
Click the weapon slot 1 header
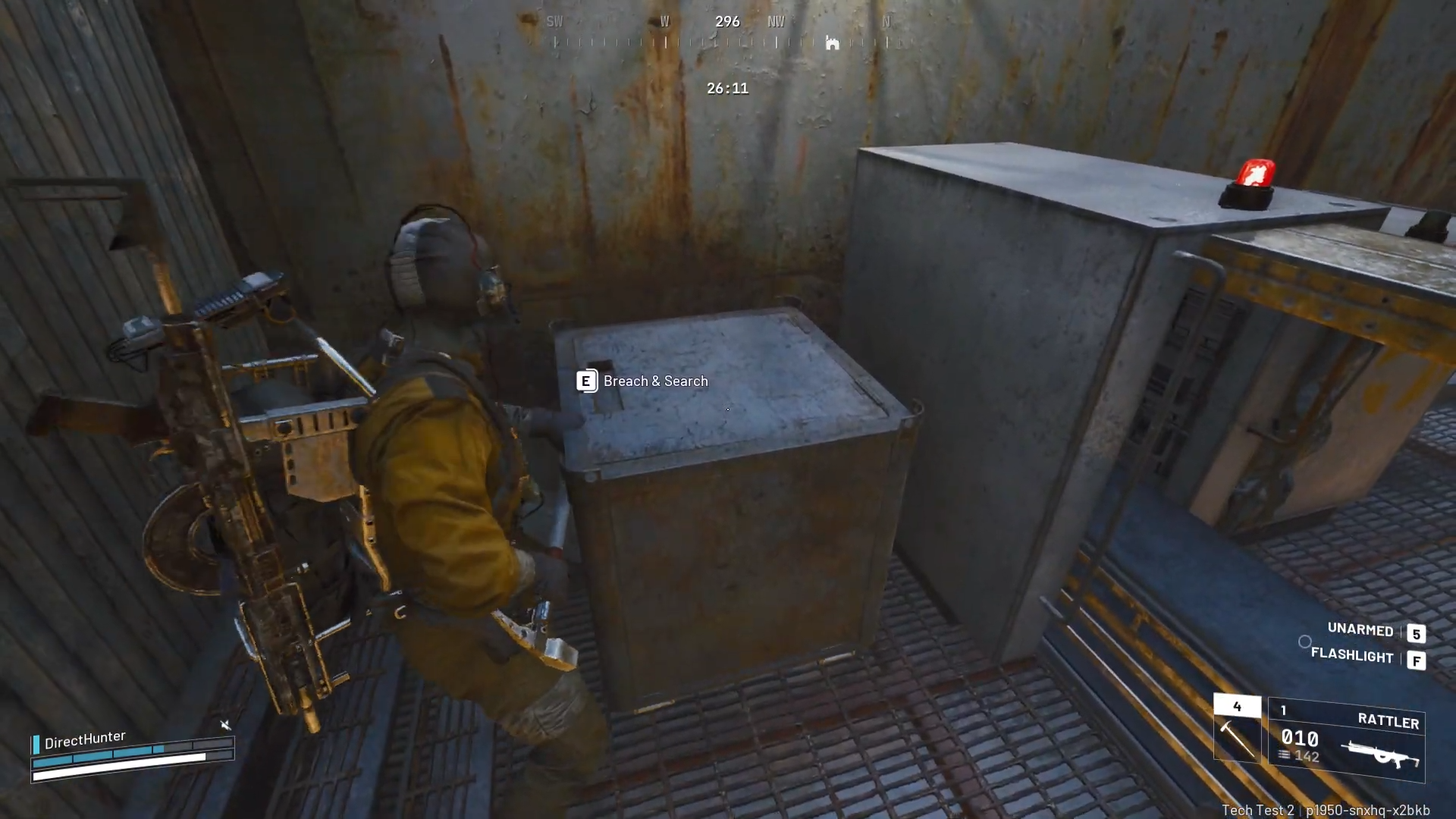[1283, 711]
